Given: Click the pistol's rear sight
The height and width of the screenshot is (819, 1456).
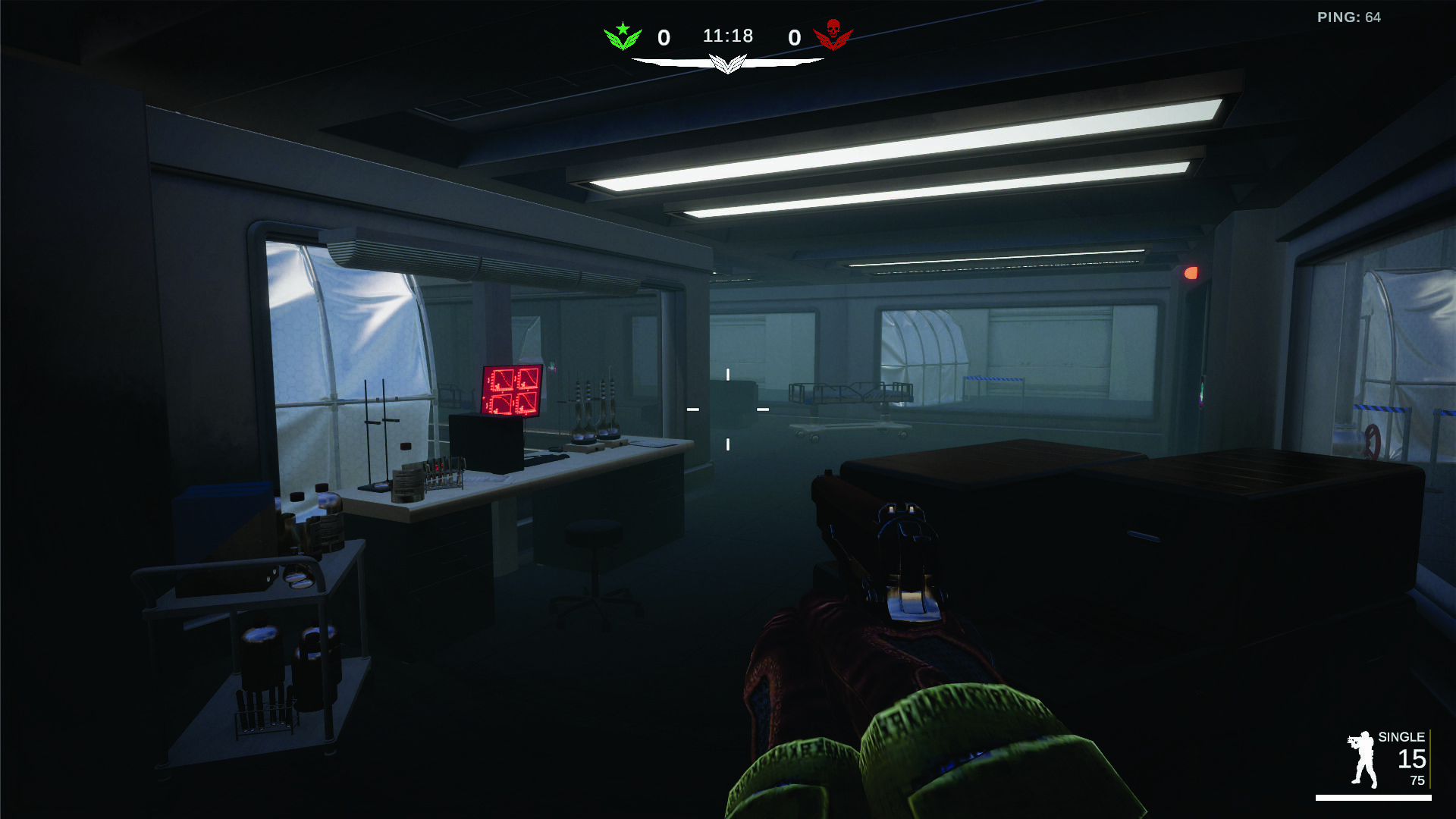Looking at the screenshot, I should (902, 508).
